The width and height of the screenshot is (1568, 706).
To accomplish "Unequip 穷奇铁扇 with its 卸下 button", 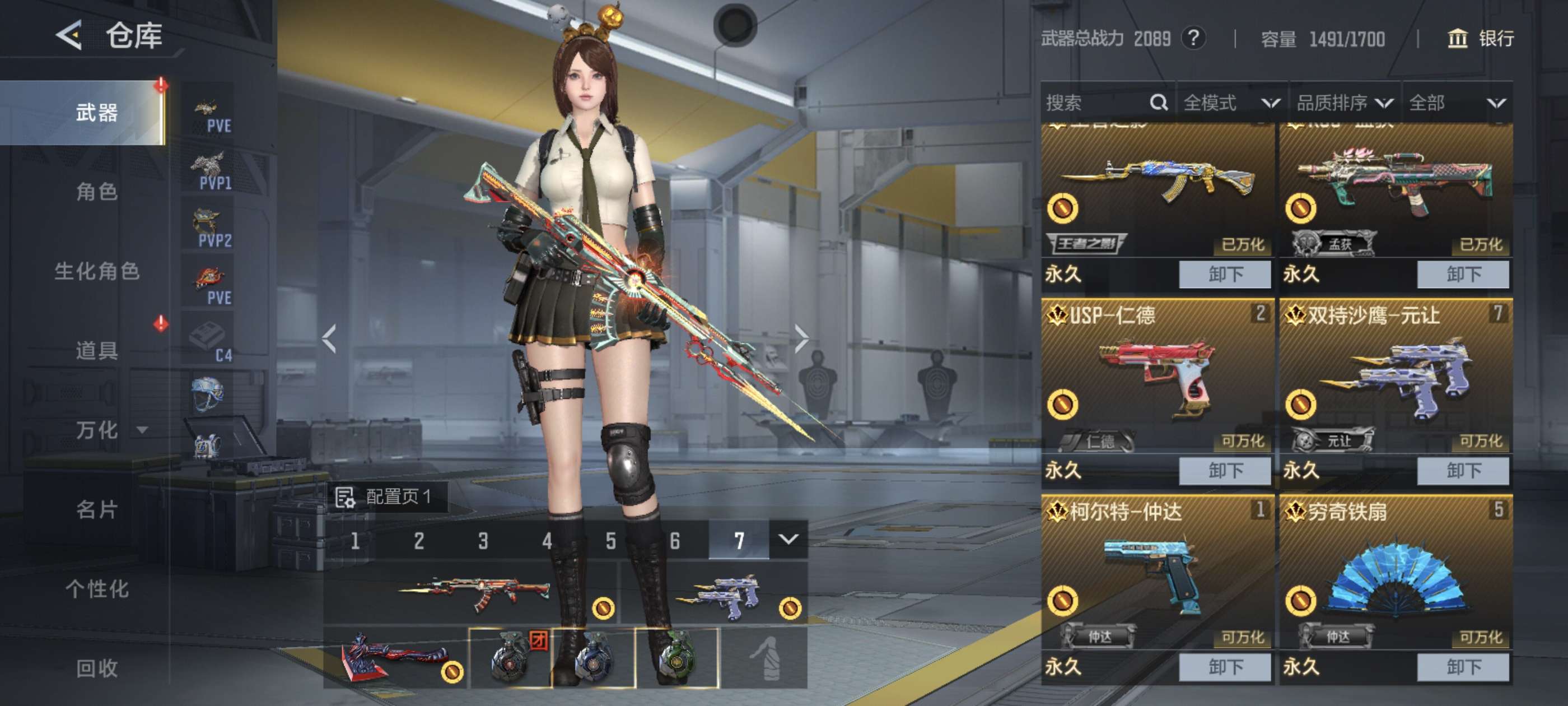I will pos(1462,666).
